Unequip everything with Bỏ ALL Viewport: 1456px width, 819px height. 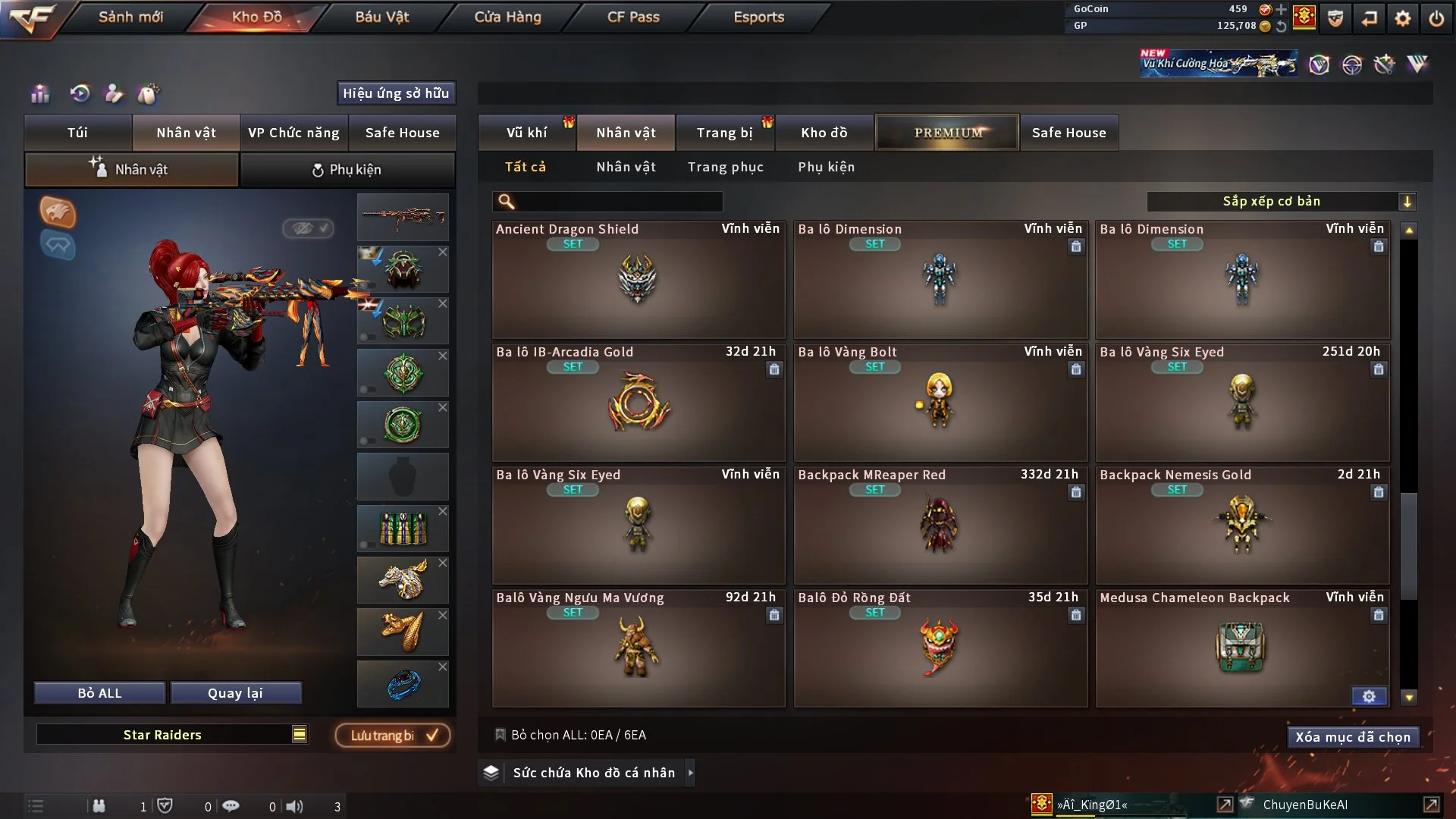(x=99, y=693)
